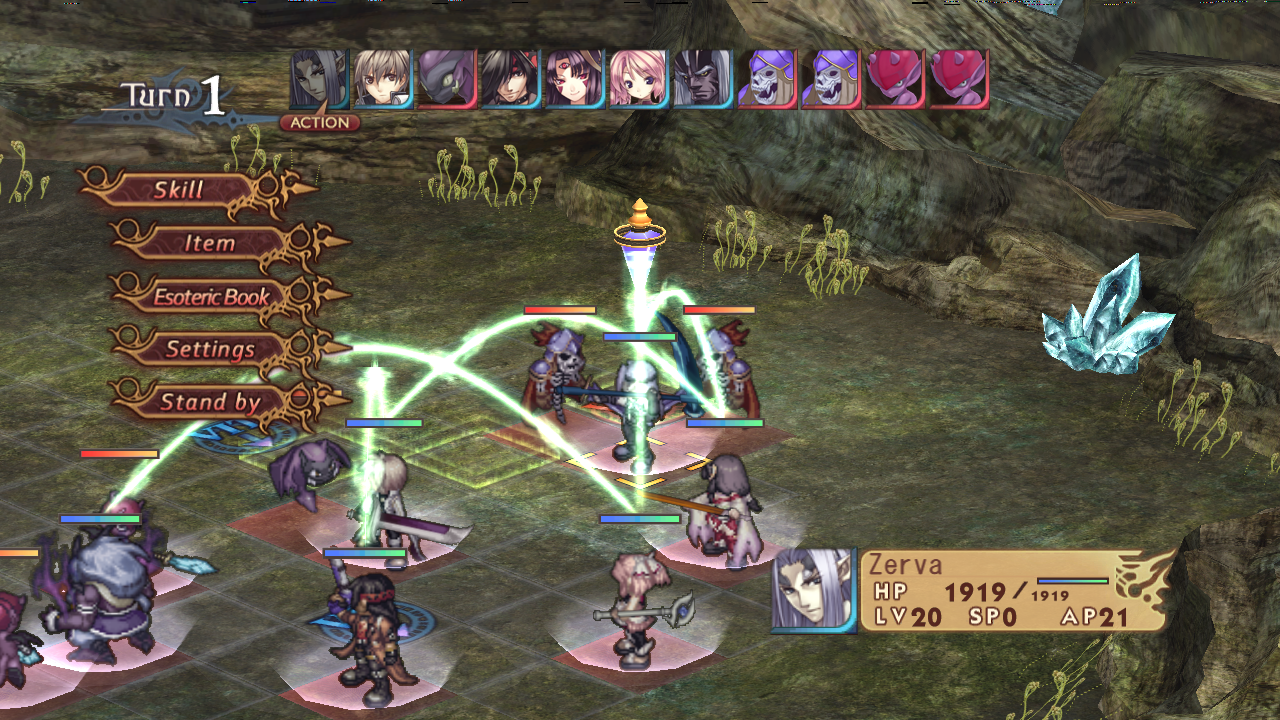Image resolution: width=1280 pixels, height=720 pixels.
Task: Click the ACTION badge under Zerva's portrait
Action: point(322,122)
